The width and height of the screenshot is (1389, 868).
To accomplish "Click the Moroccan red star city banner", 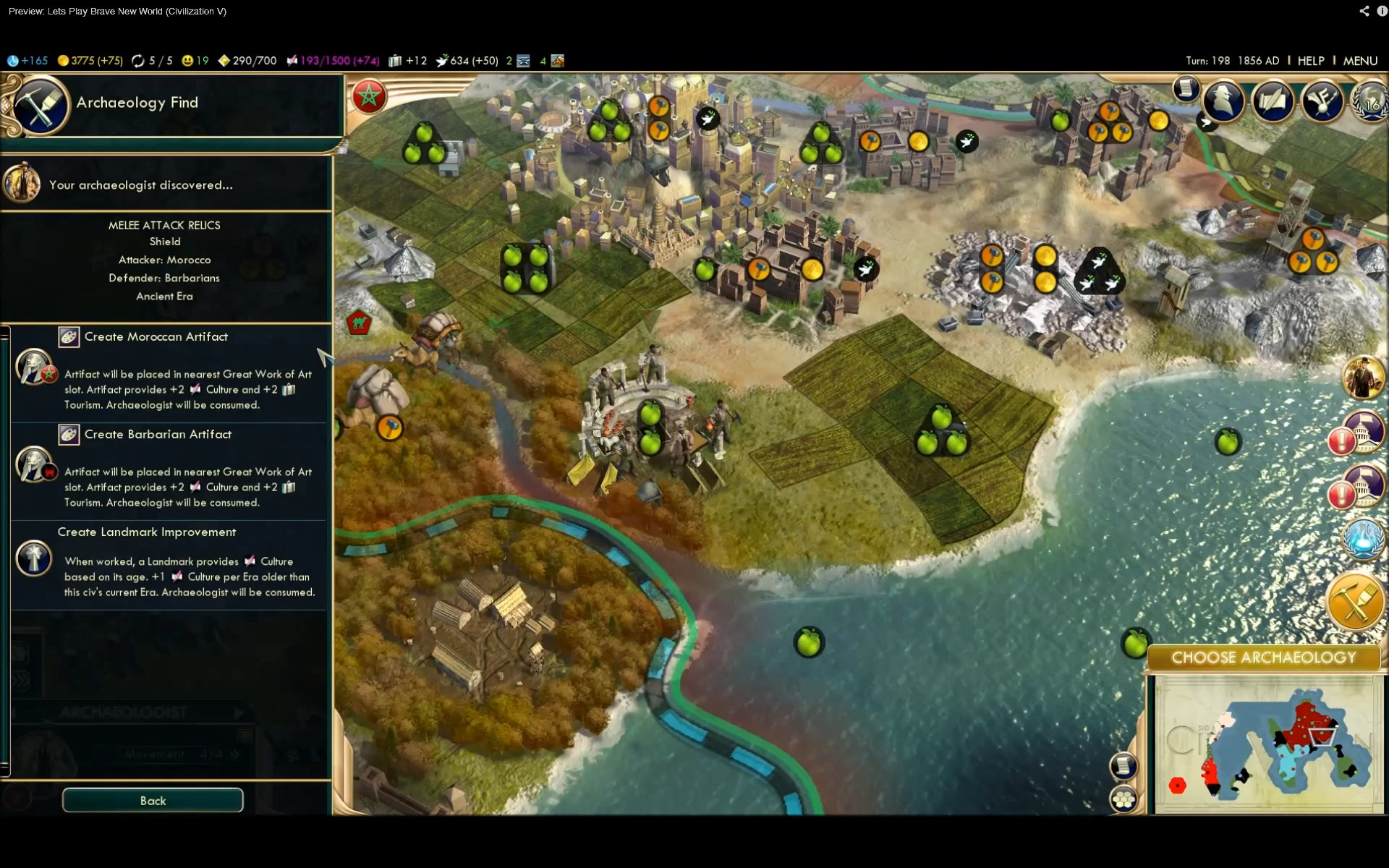I will [x=369, y=96].
